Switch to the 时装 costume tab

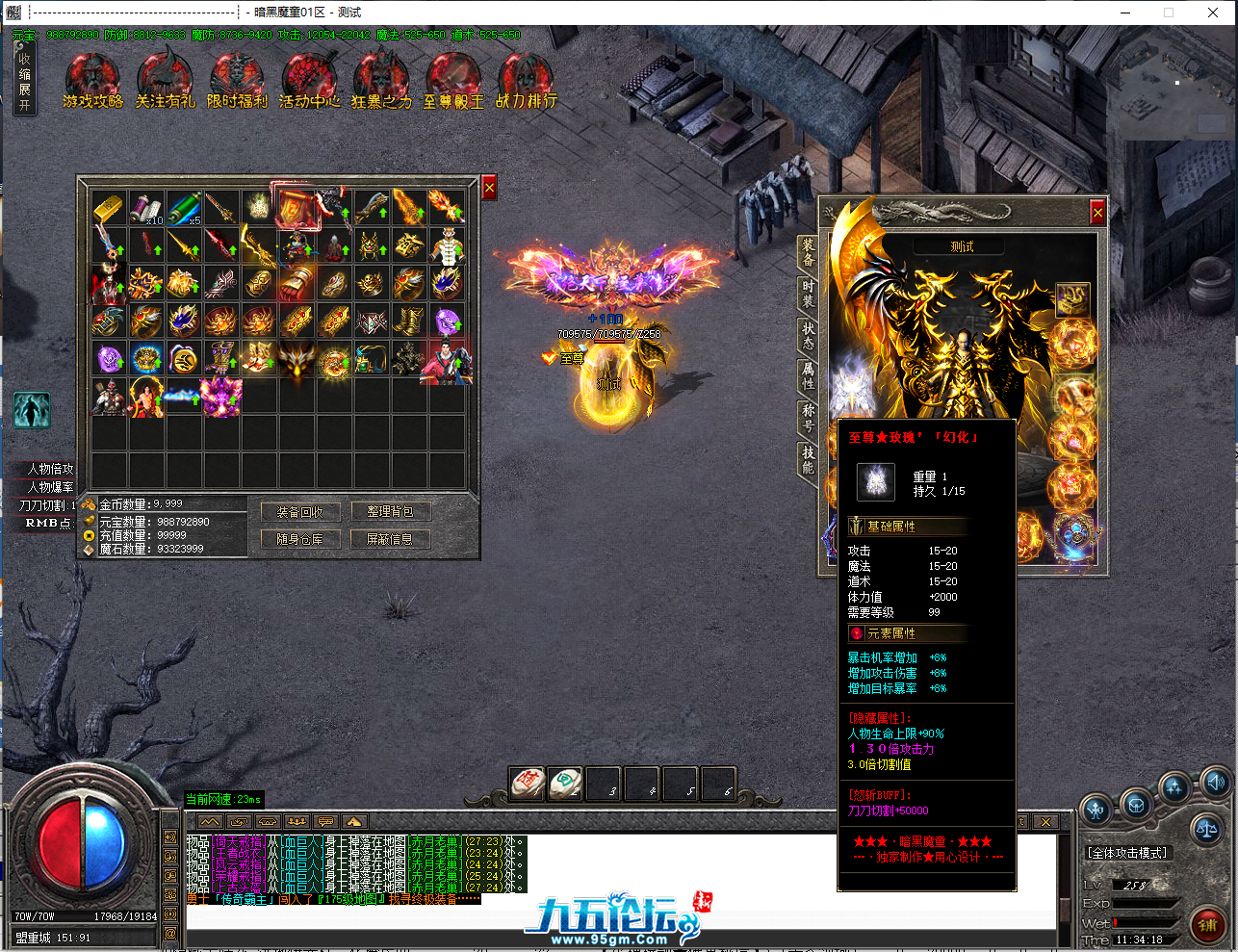point(809,294)
